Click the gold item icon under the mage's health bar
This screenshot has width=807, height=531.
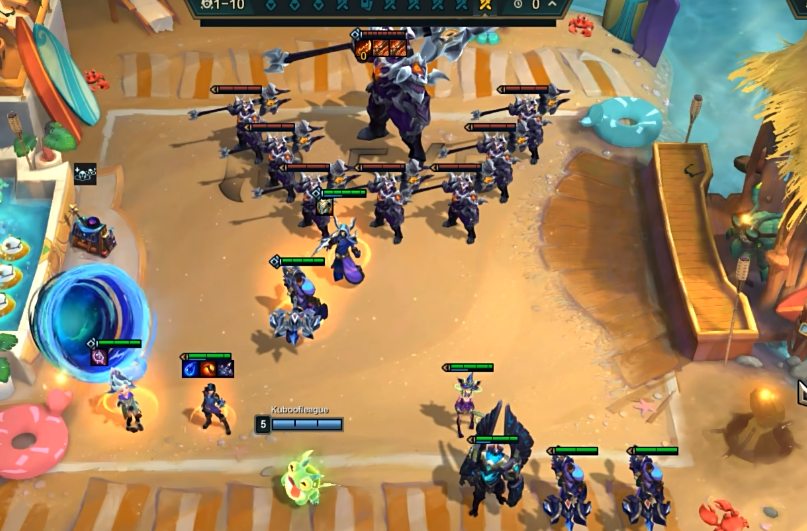pyautogui.click(x=325, y=207)
